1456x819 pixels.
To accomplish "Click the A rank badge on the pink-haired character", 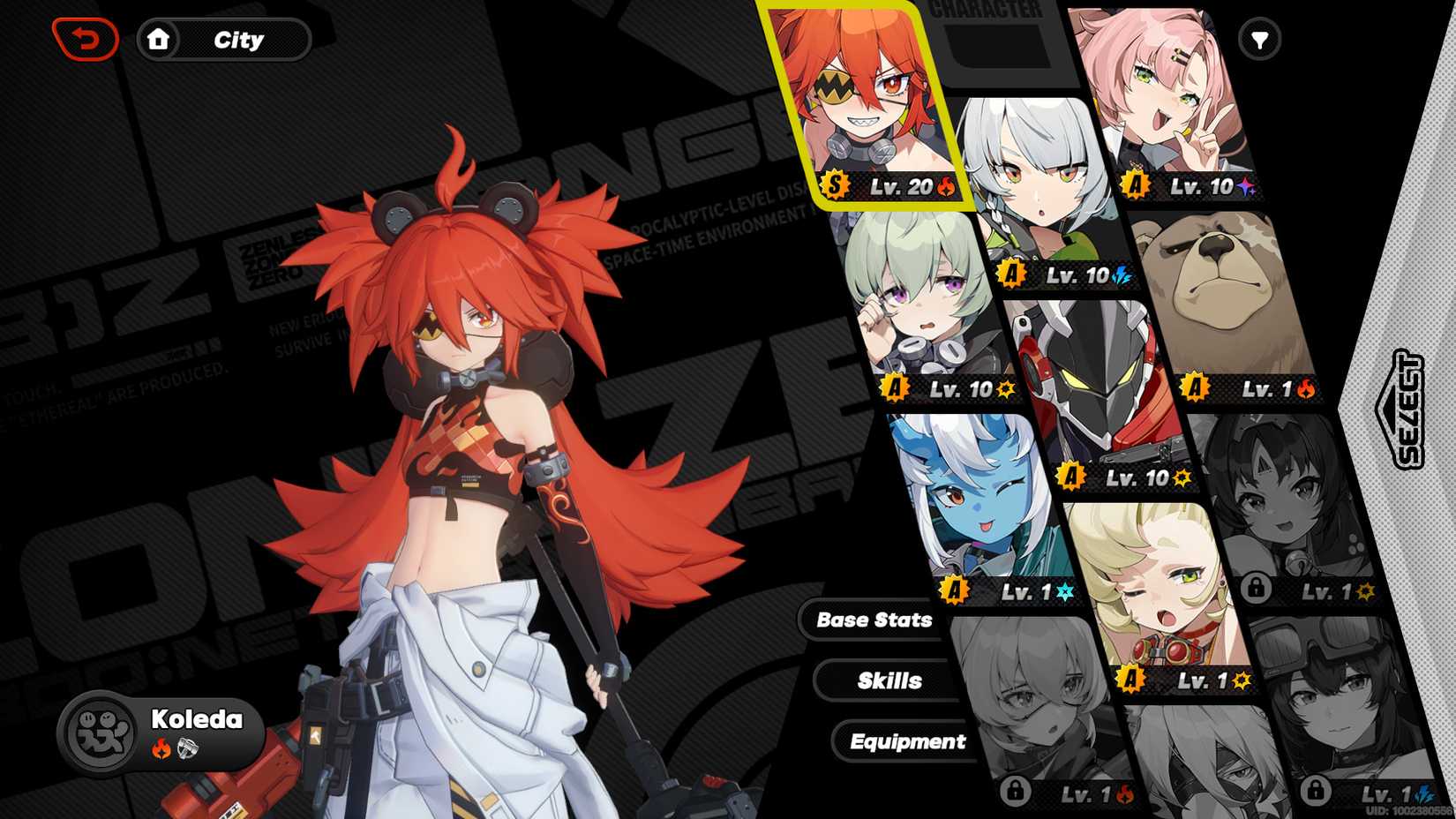I will click(1136, 186).
